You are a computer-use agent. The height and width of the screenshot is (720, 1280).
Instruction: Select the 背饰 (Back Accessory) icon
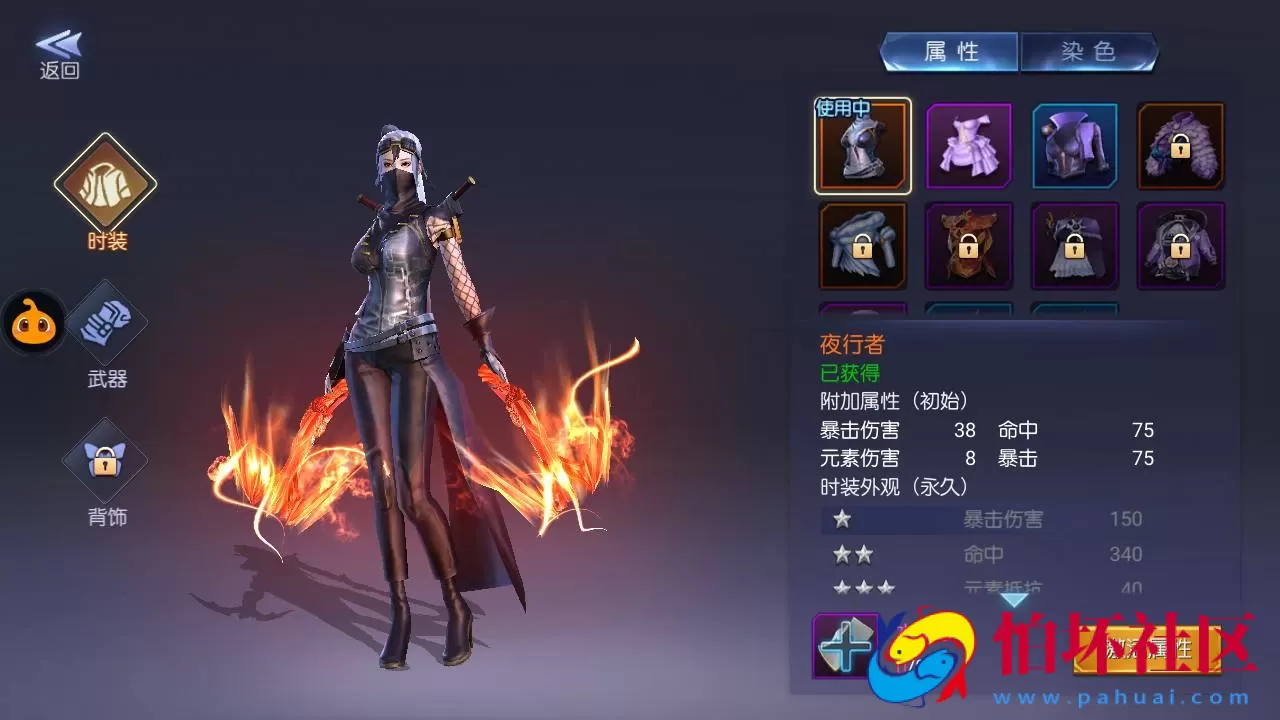coord(106,462)
